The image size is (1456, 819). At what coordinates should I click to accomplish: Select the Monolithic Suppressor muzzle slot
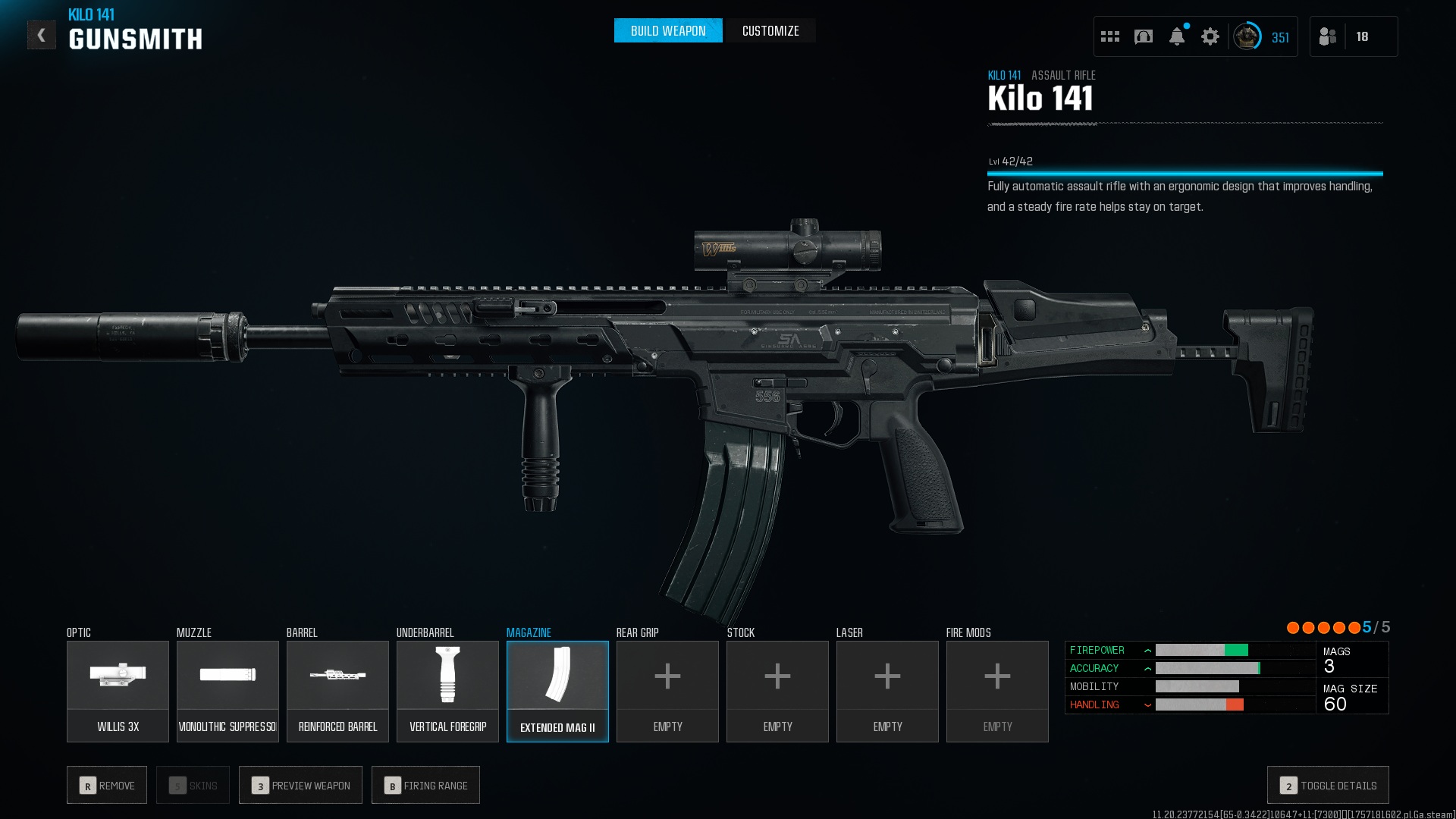pos(227,691)
